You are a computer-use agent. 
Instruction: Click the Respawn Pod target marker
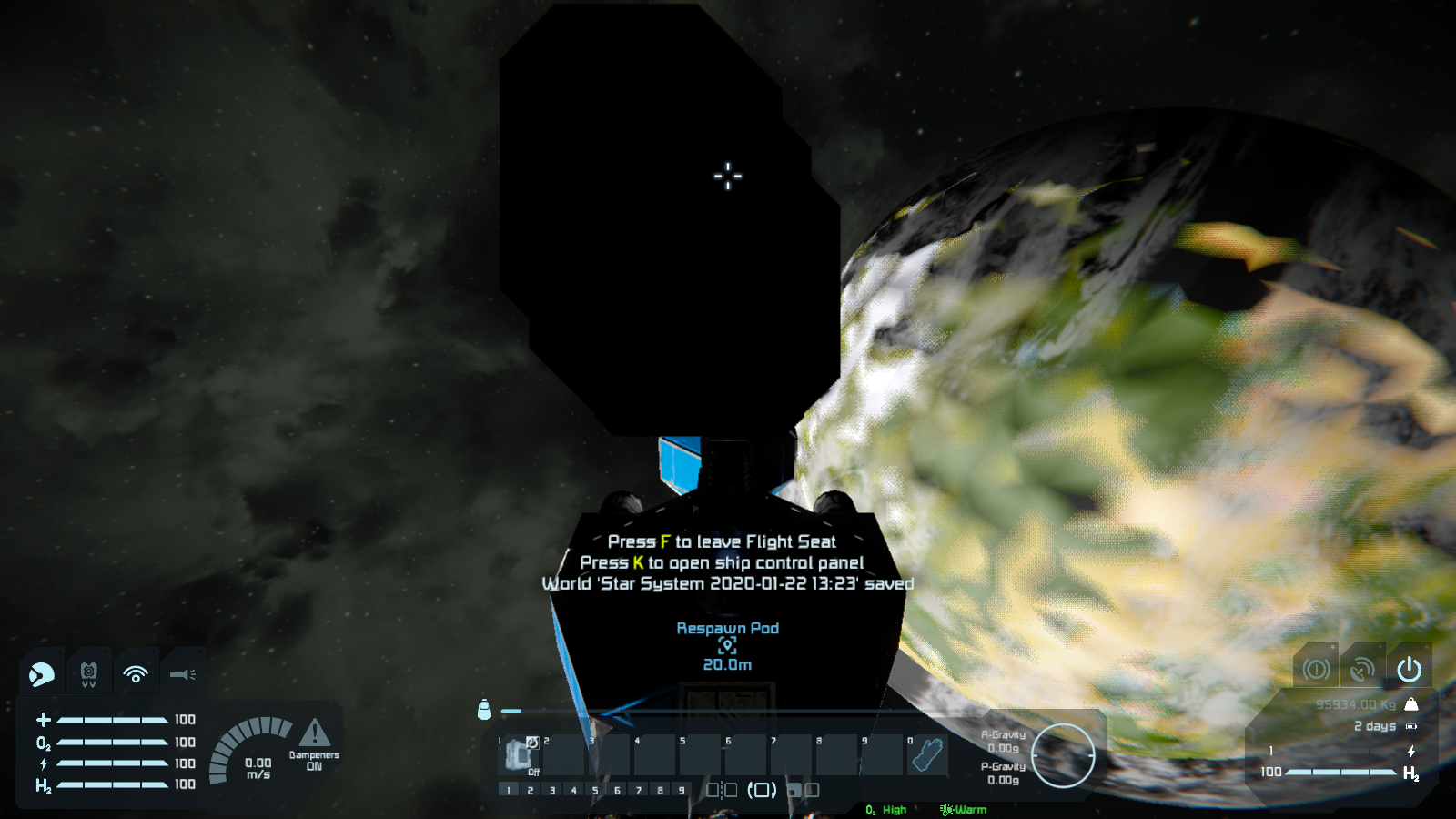(727, 645)
